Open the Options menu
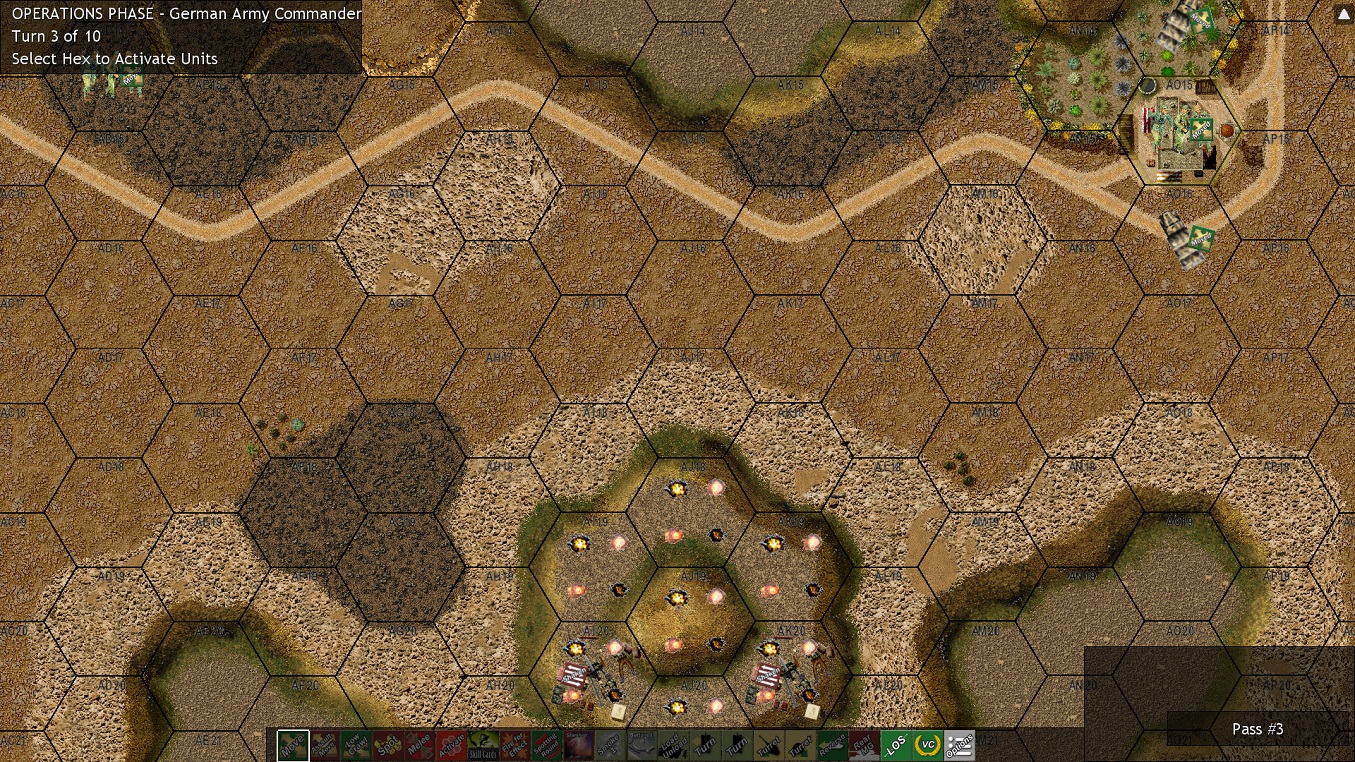The image size is (1355, 762). click(961, 744)
